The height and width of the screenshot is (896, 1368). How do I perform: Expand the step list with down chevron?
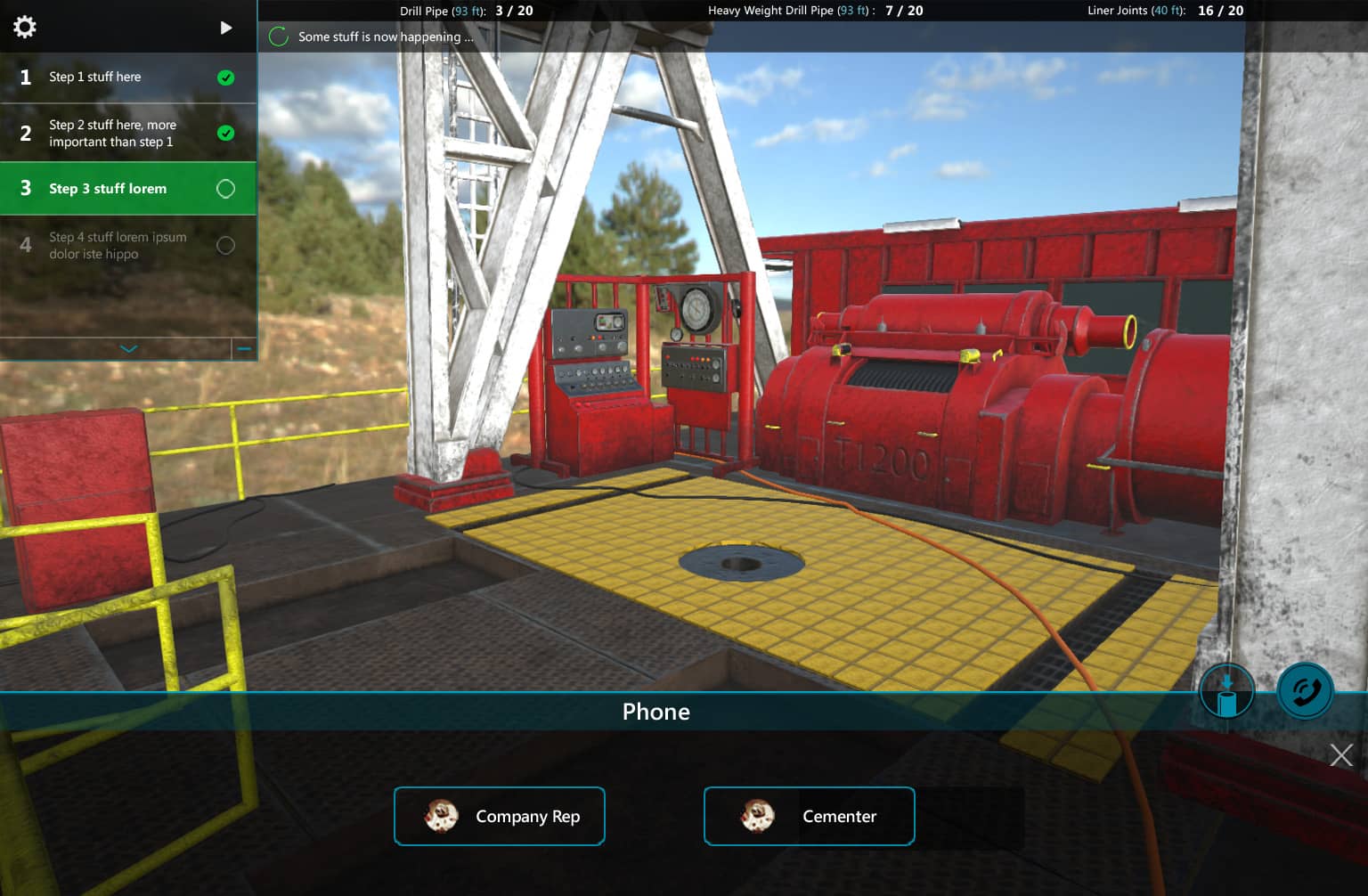coord(128,349)
